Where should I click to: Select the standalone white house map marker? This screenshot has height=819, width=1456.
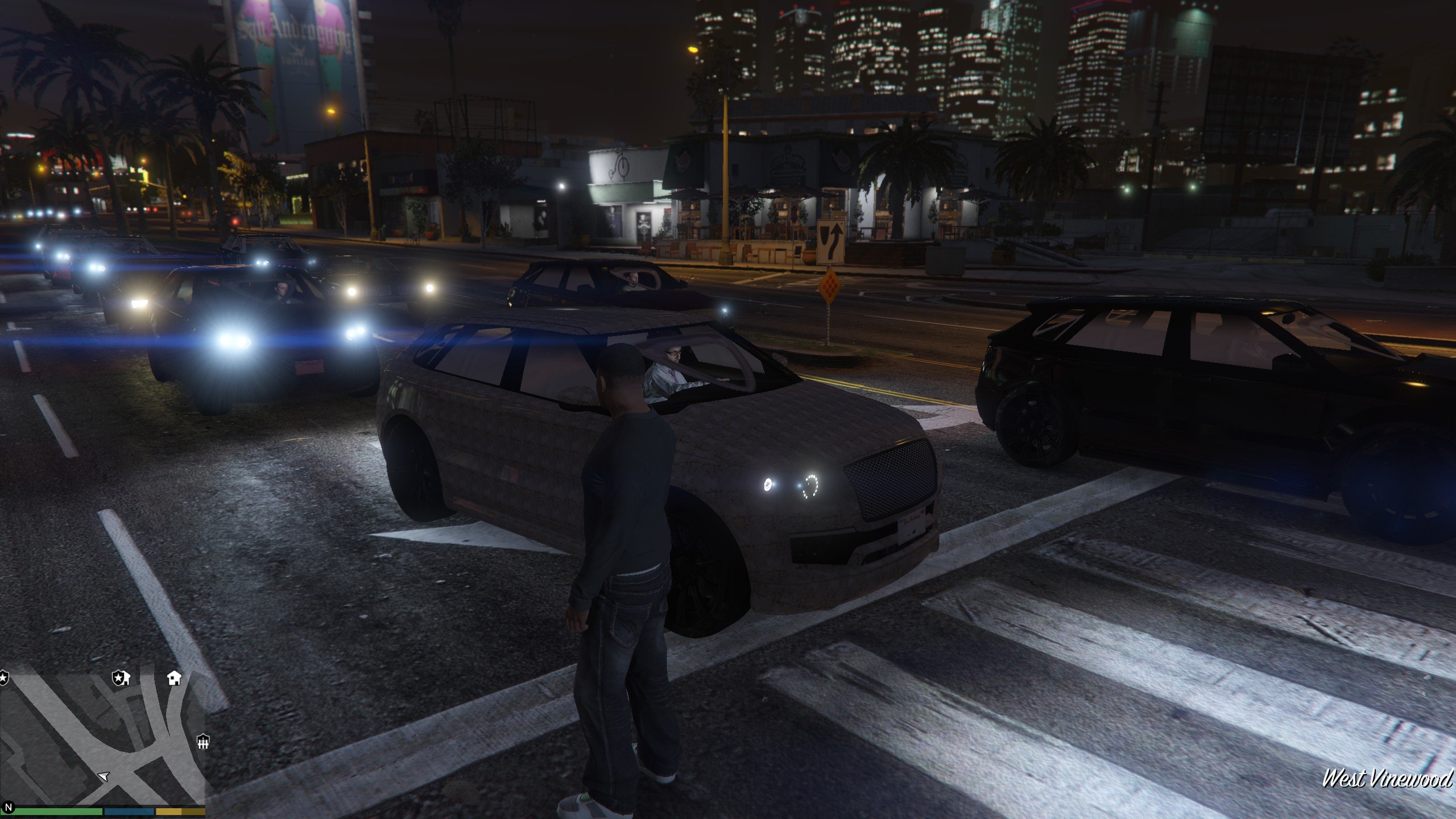pyautogui.click(x=174, y=677)
